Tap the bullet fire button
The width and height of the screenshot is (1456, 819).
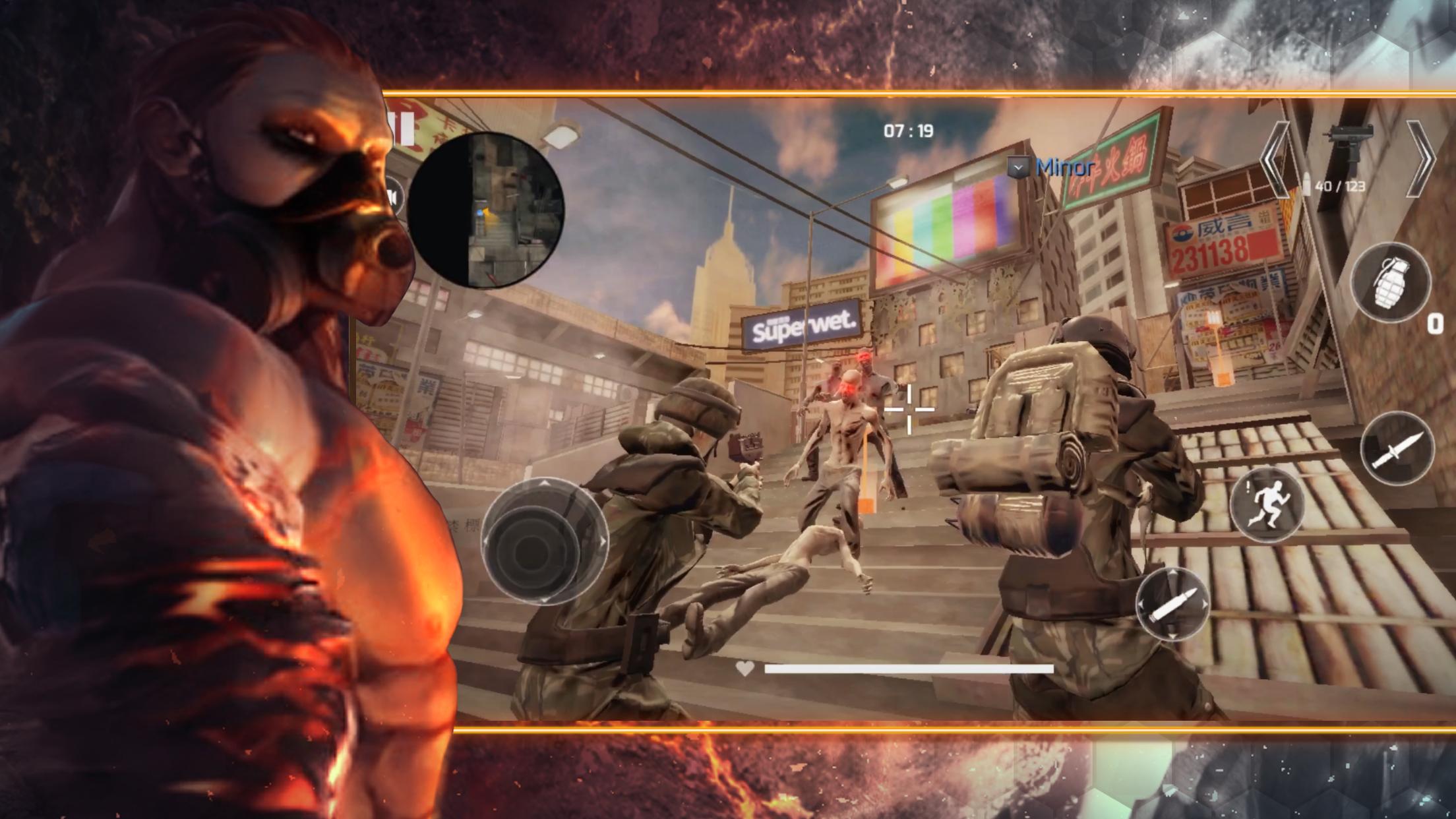pyautogui.click(x=1172, y=603)
